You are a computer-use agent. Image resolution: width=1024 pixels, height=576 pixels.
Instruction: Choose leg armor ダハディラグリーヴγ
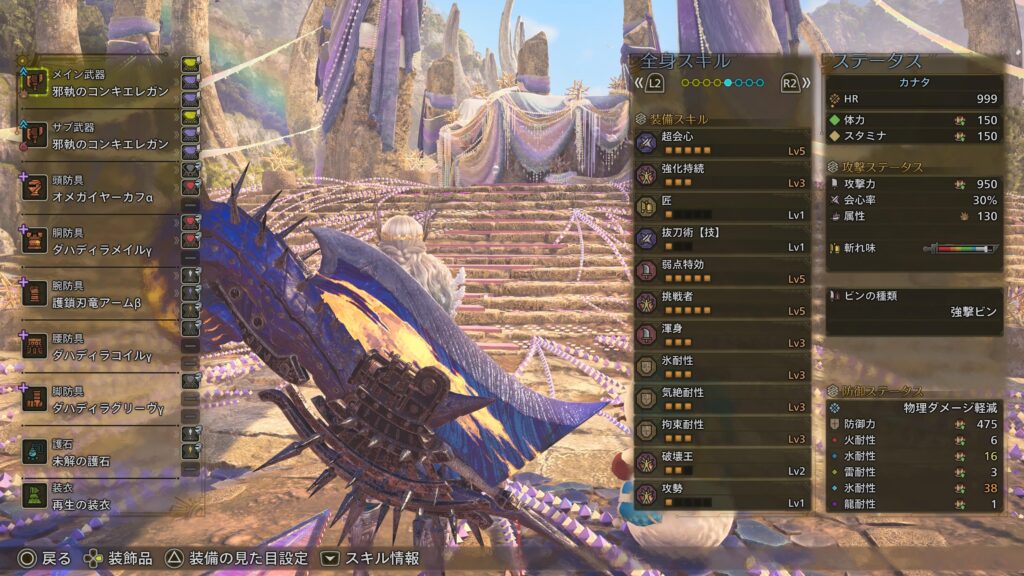click(x=100, y=400)
